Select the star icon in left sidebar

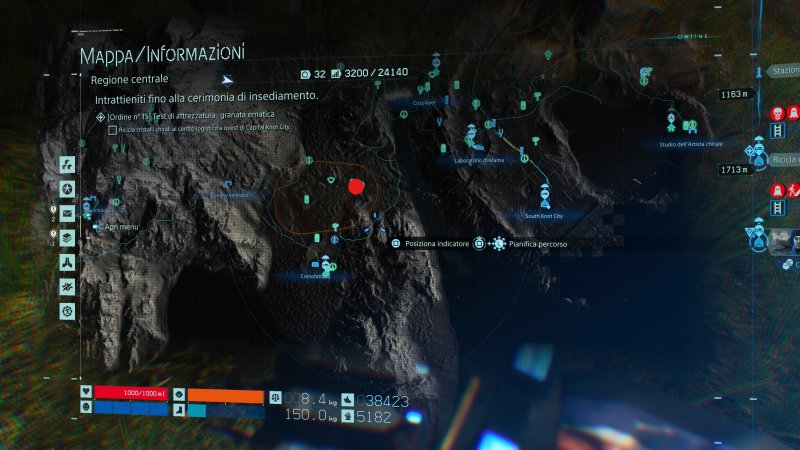(x=66, y=189)
